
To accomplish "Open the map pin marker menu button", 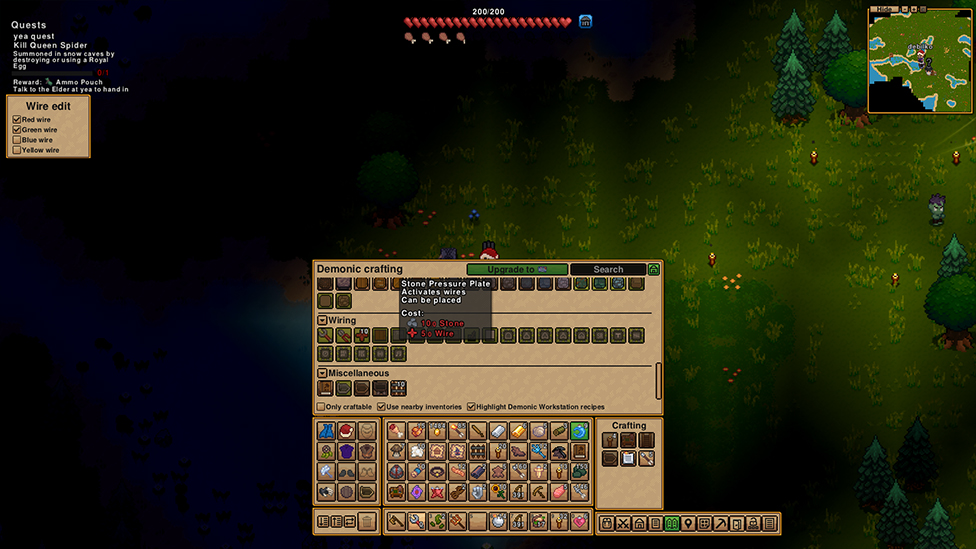I will coord(688,523).
